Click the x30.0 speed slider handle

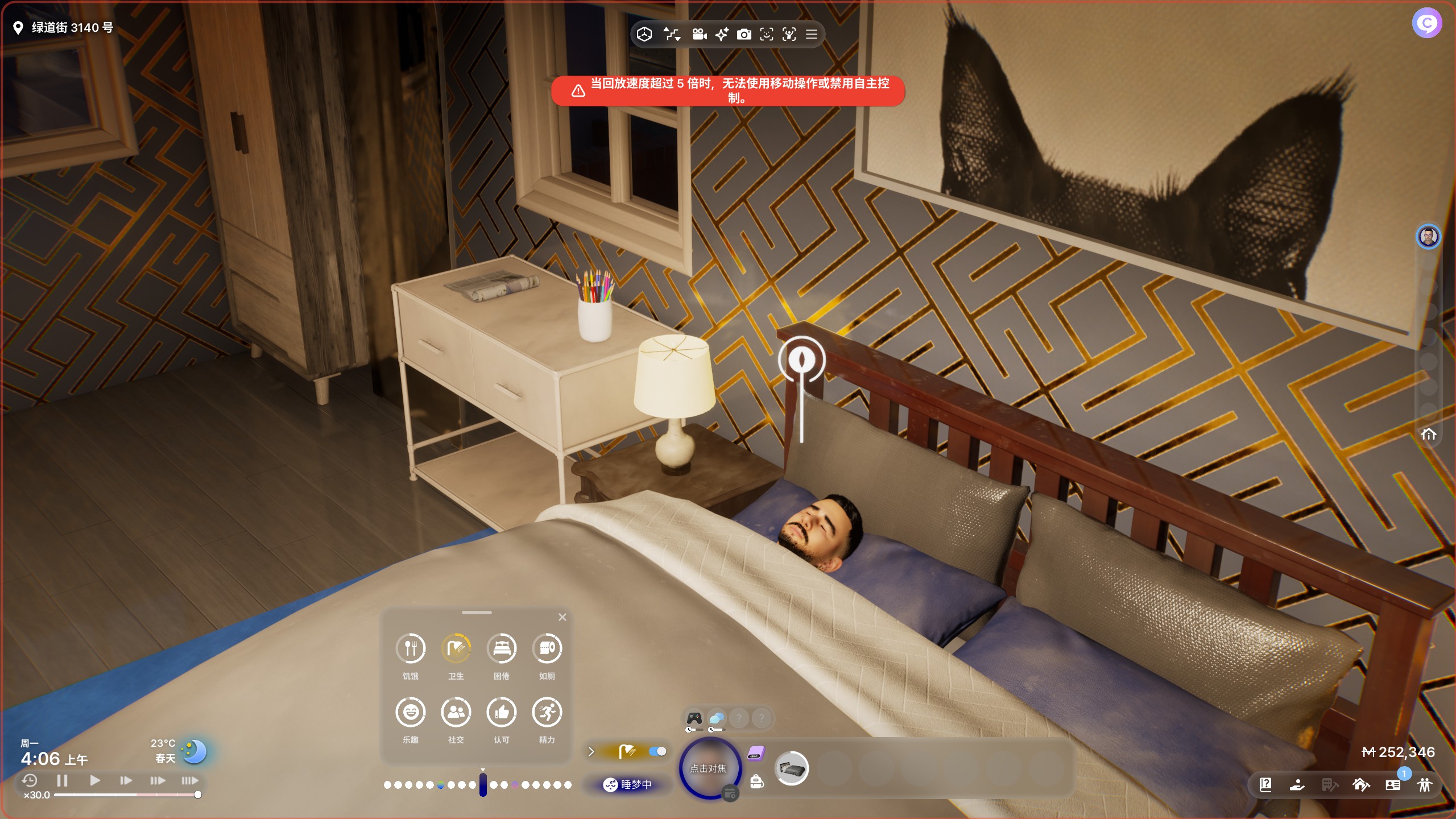click(197, 795)
